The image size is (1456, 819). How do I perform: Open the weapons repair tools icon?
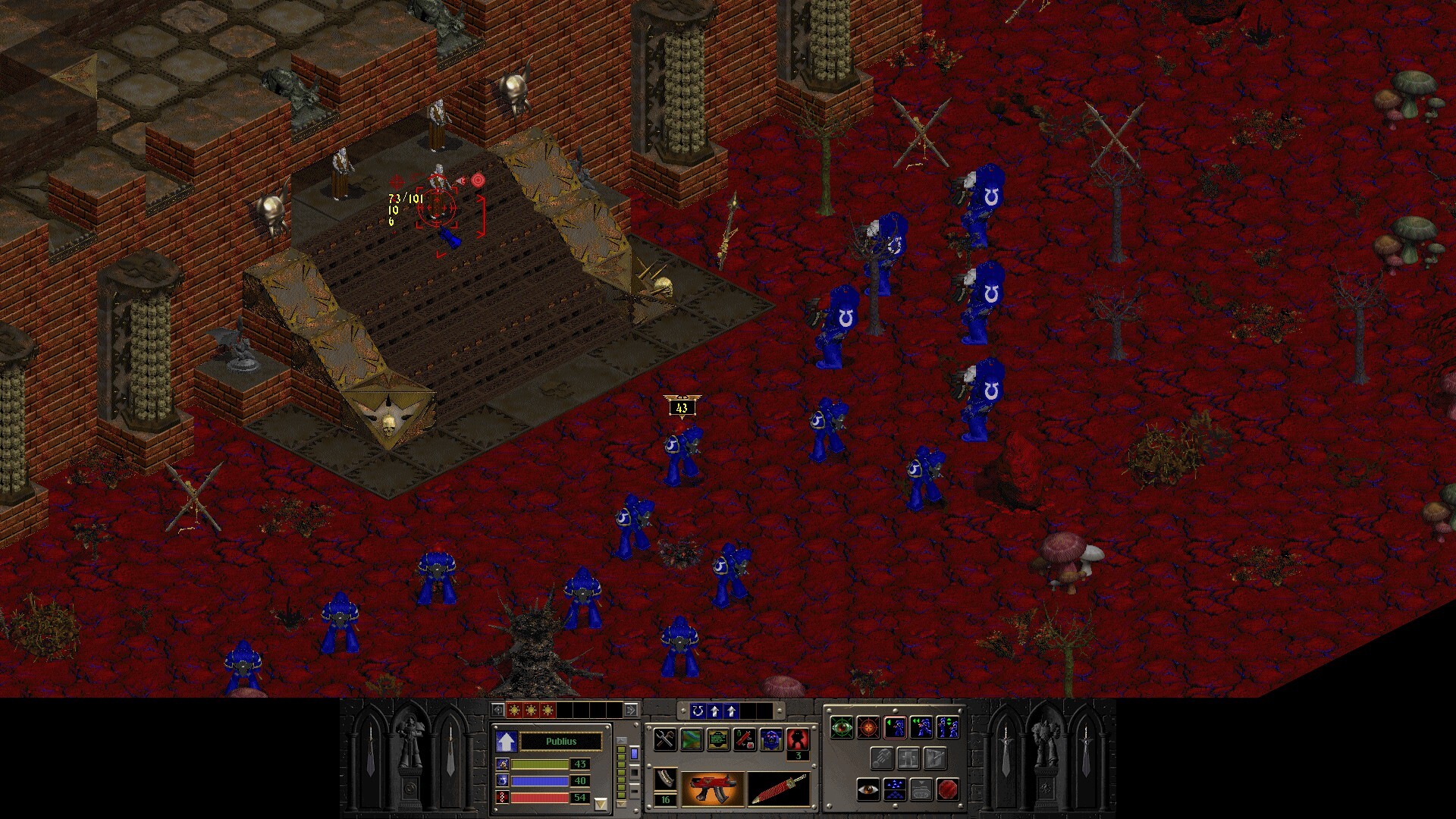[664, 740]
